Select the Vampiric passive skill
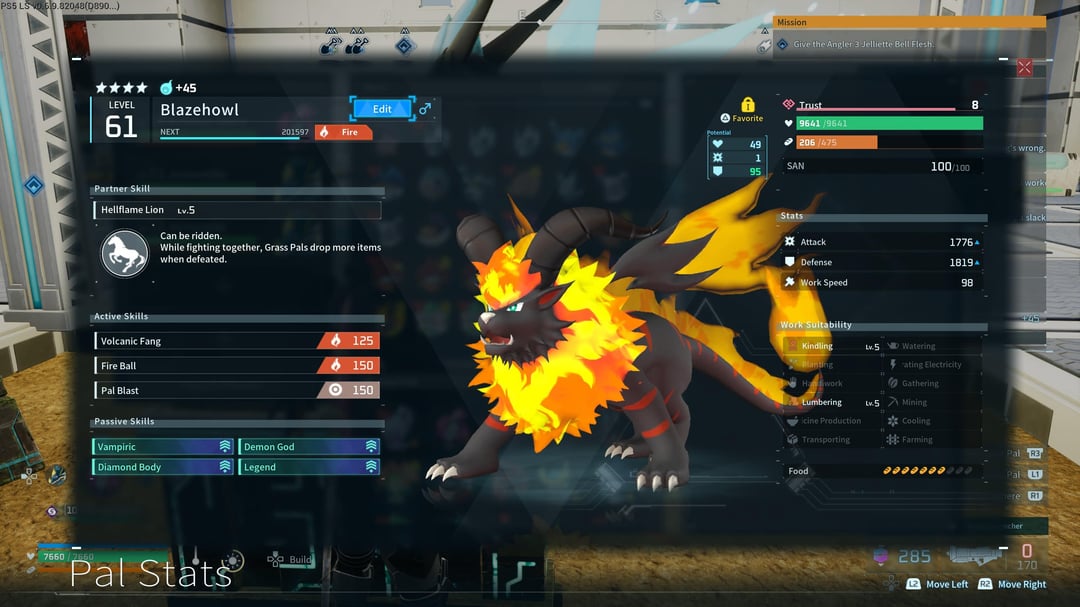Screen dimensions: 1080x607 [163, 447]
